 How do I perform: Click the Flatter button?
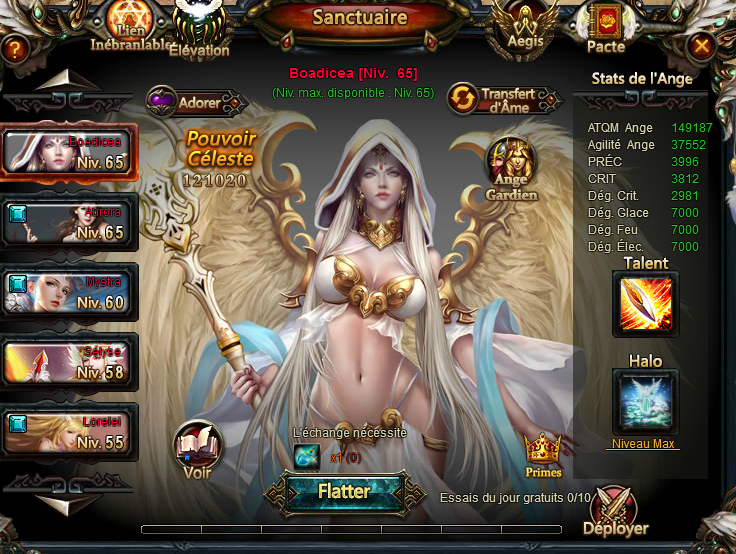point(343,492)
